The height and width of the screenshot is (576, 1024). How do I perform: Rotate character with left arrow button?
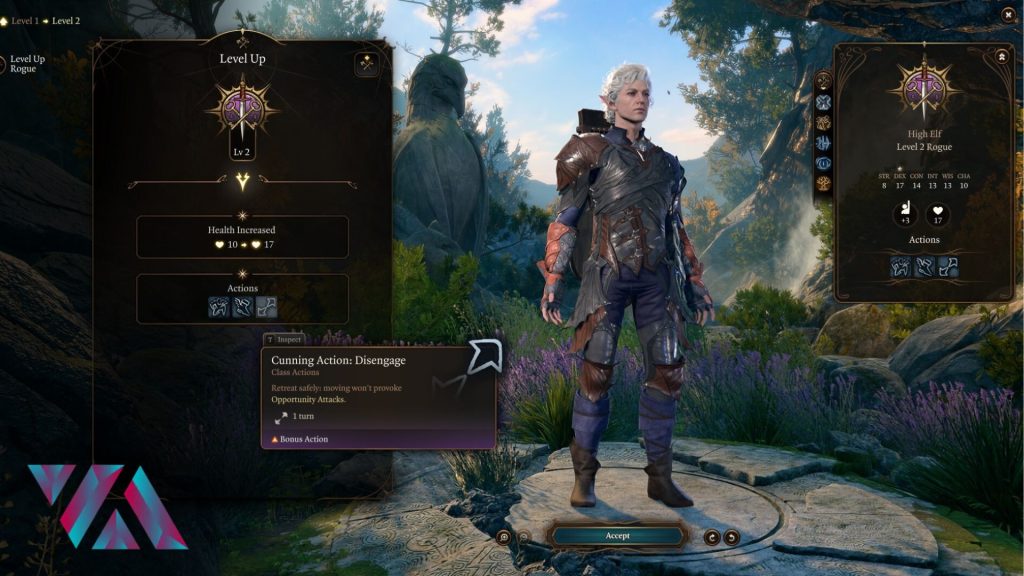pyautogui.click(x=712, y=537)
